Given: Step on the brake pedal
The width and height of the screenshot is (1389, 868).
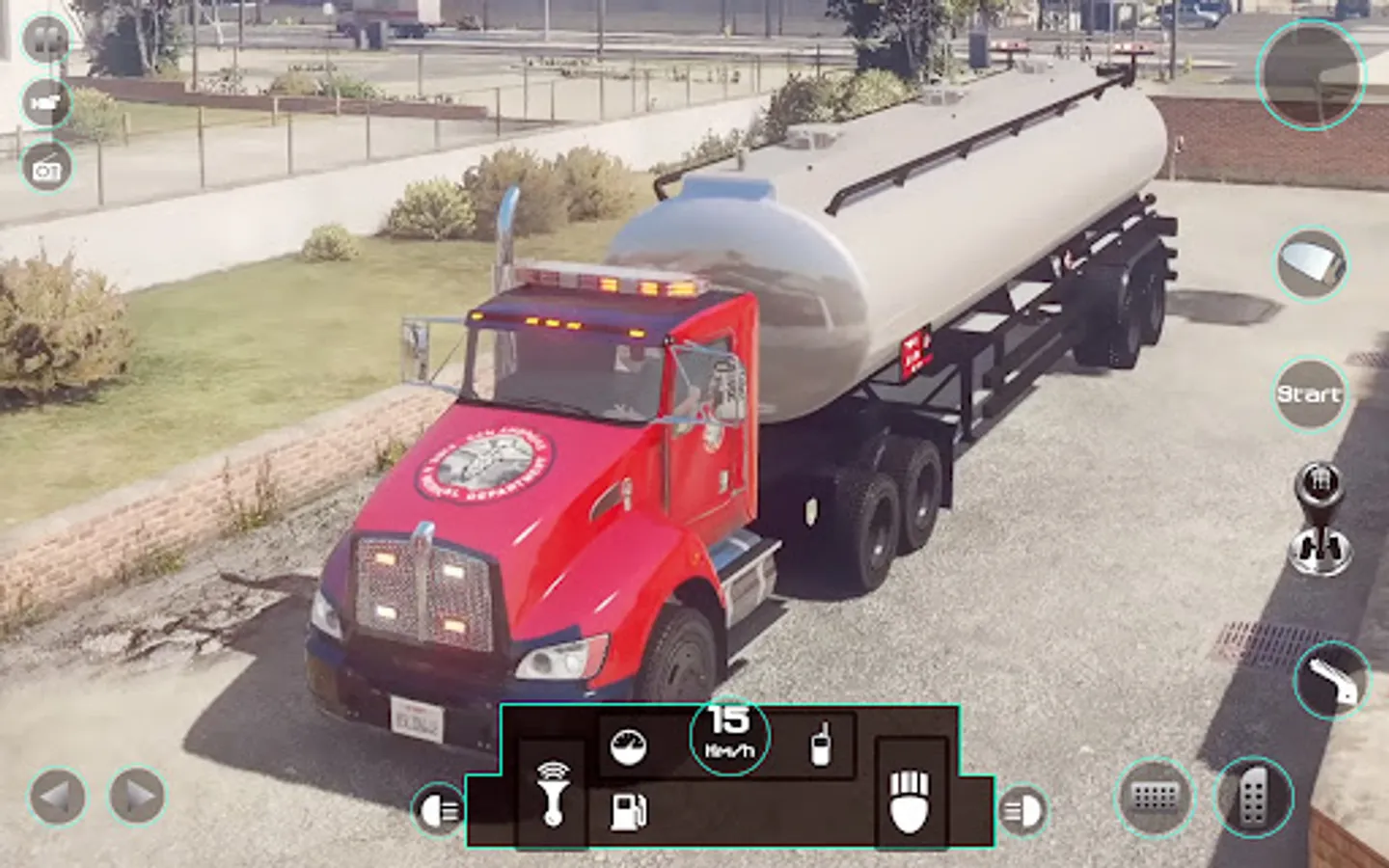Looking at the screenshot, I should click(x=1155, y=798).
